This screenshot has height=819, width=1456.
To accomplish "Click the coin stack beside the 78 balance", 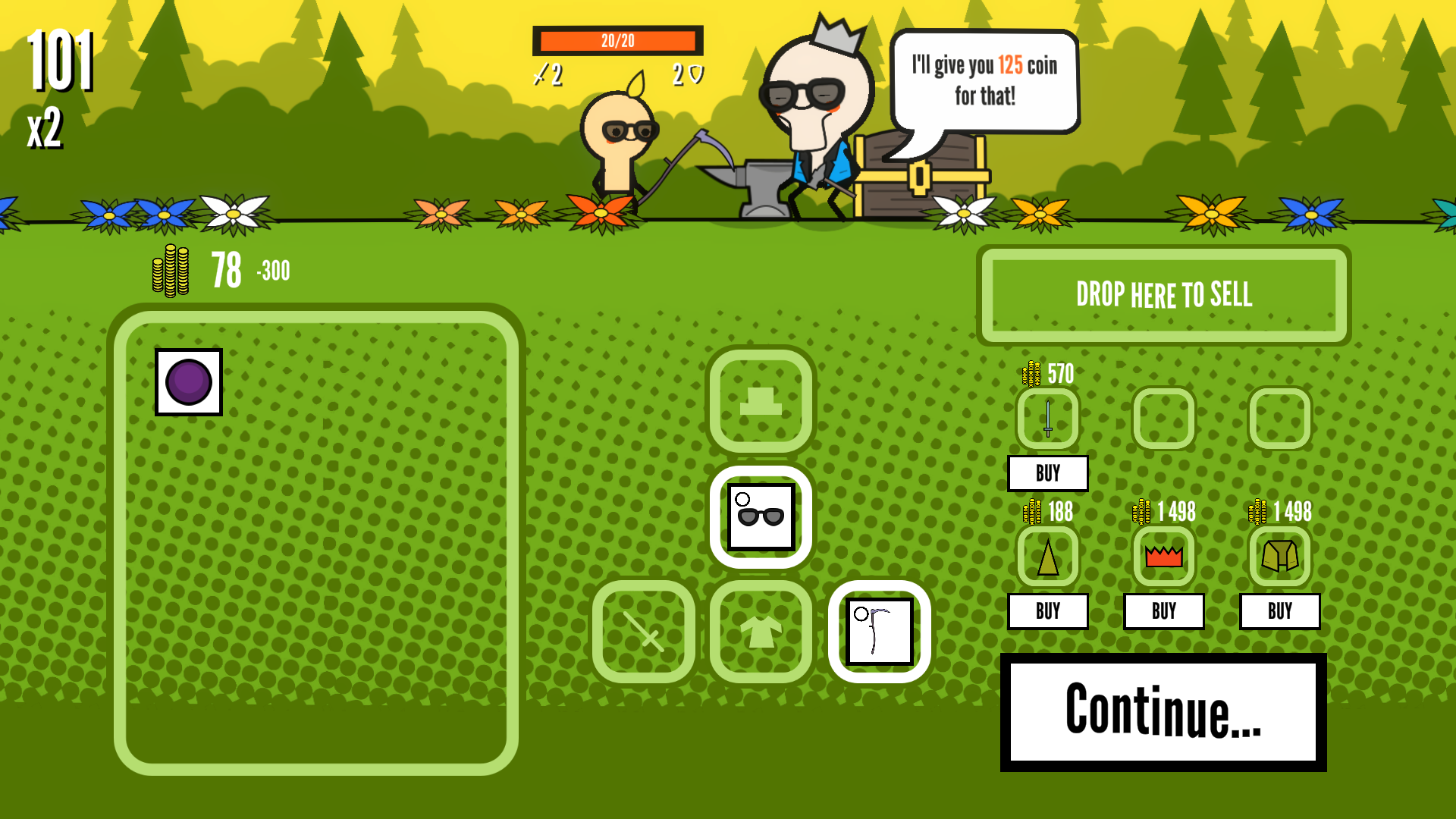I will pos(171,271).
